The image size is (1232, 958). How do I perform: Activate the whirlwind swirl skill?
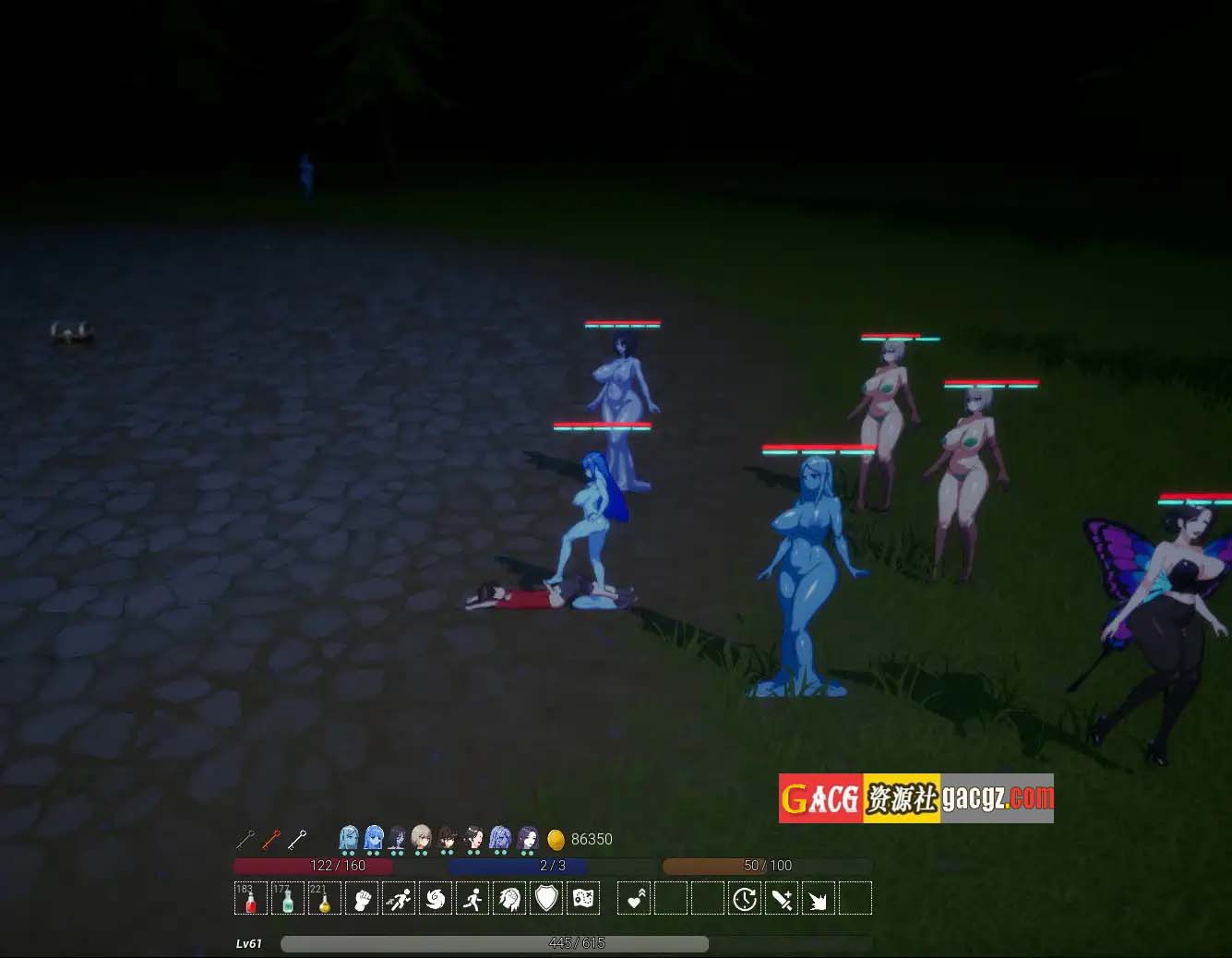436,898
